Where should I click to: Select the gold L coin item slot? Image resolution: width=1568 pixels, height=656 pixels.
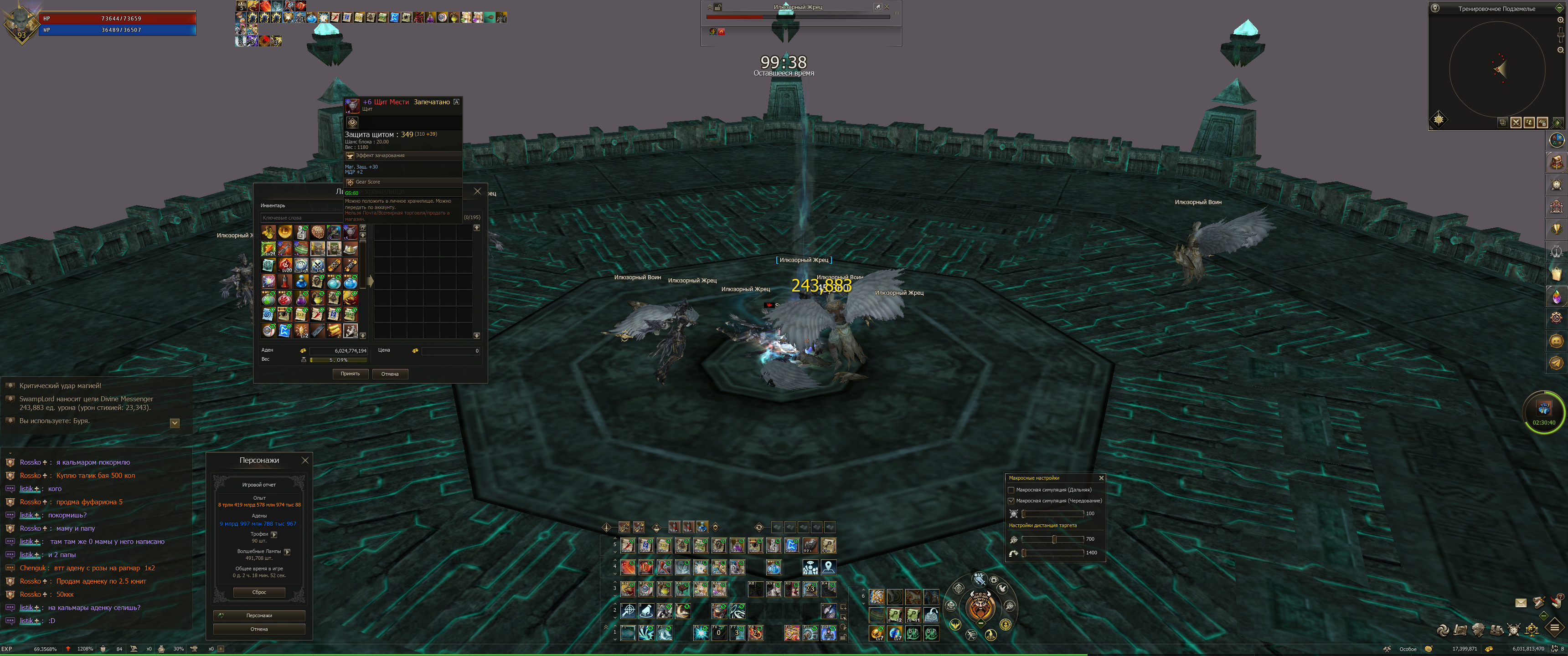[x=285, y=232]
